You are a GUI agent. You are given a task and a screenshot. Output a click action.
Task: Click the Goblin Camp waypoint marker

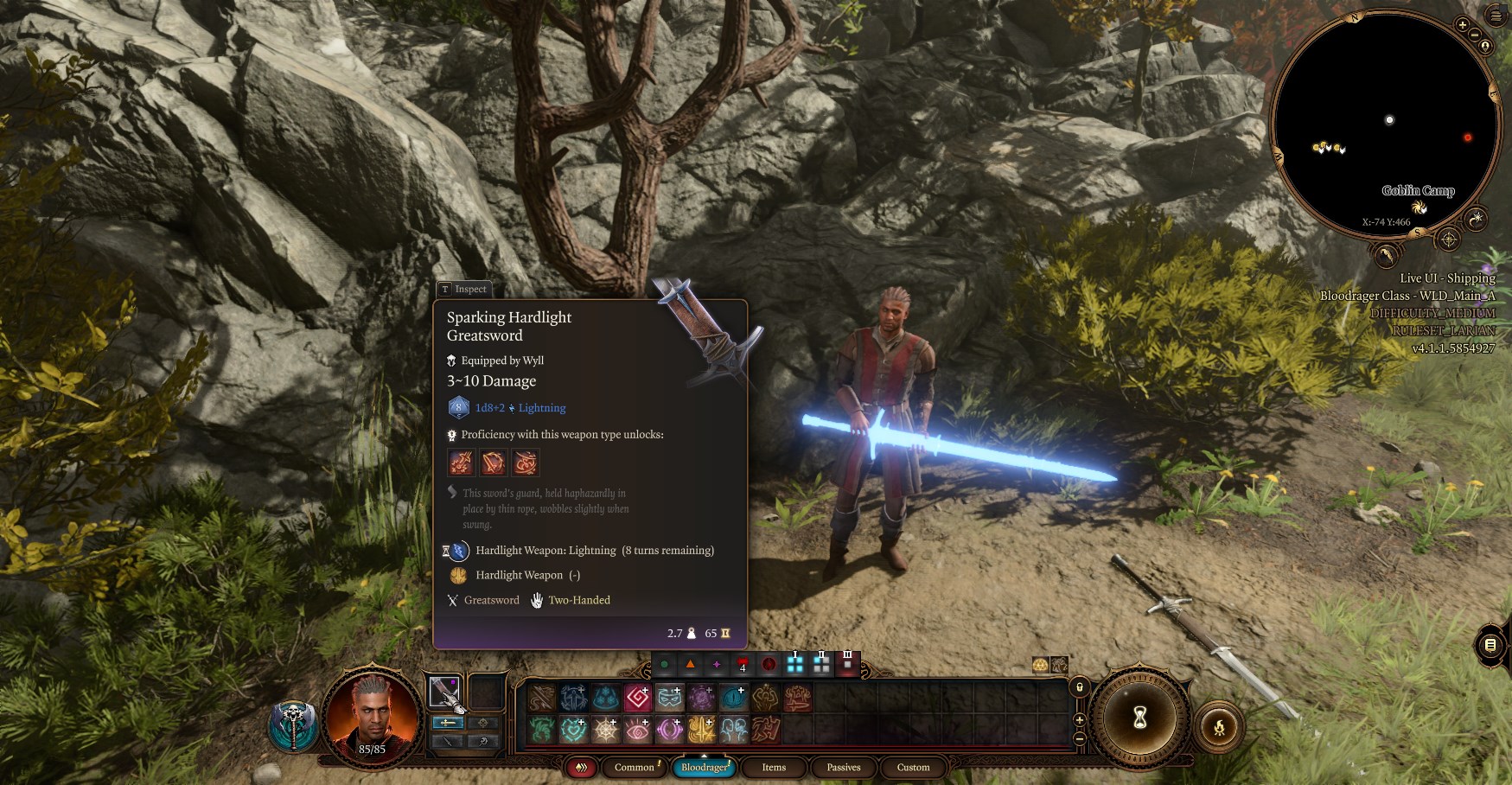(1419, 207)
